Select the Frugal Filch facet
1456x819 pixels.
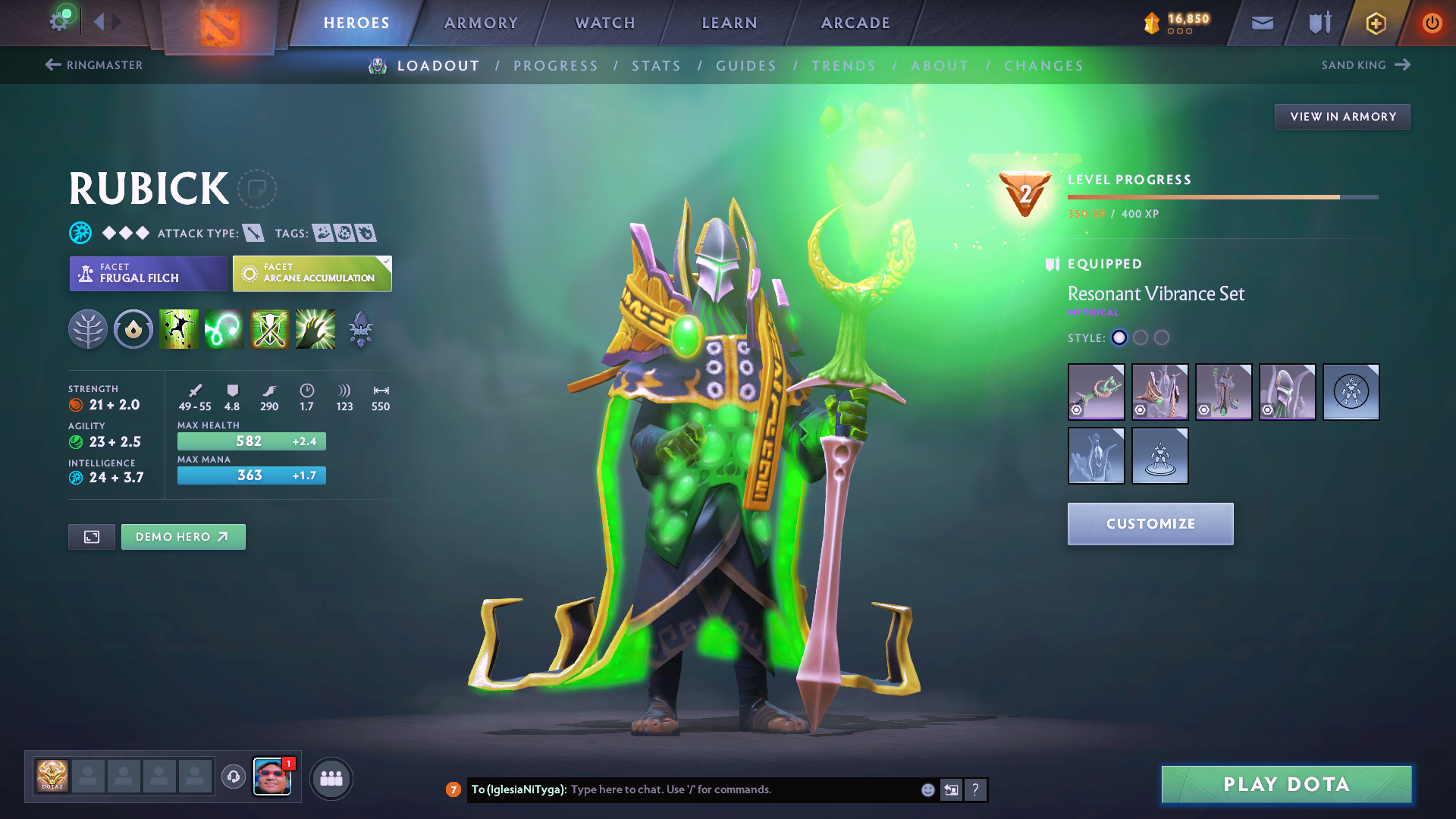point(148,274)
